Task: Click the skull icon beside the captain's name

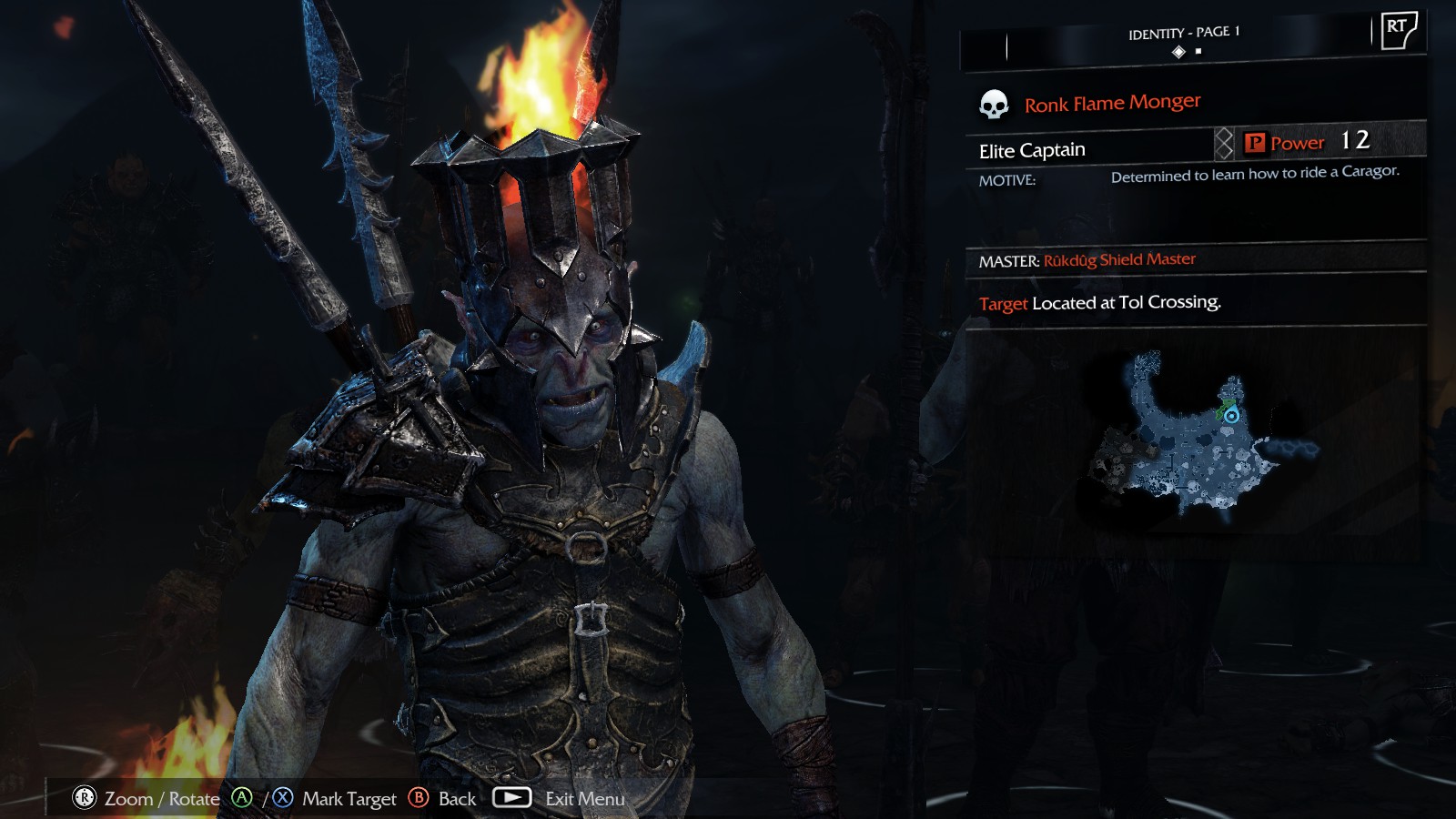Action: tap(993, 105)
